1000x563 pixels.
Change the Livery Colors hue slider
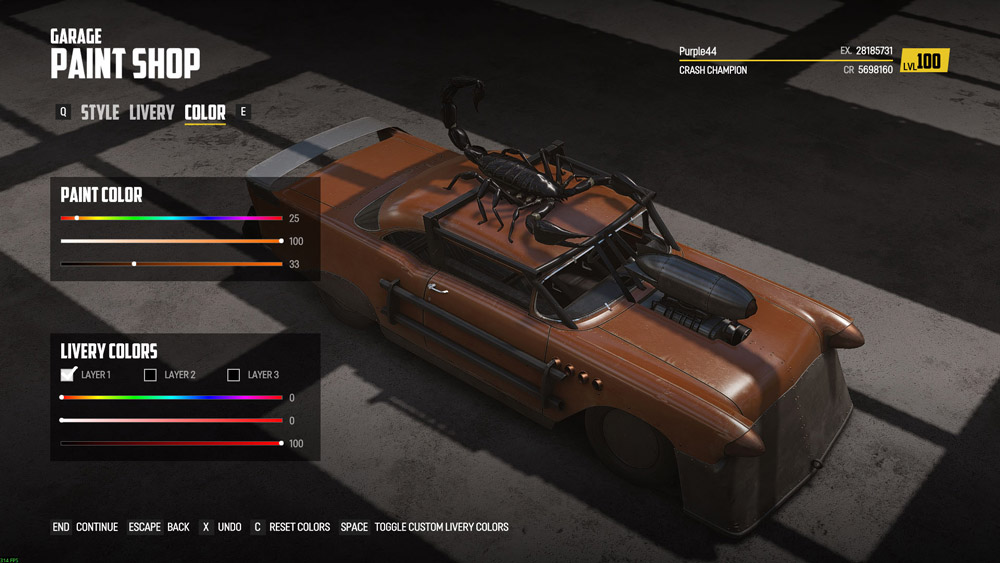pyautogui.click(x=171, y=398)
